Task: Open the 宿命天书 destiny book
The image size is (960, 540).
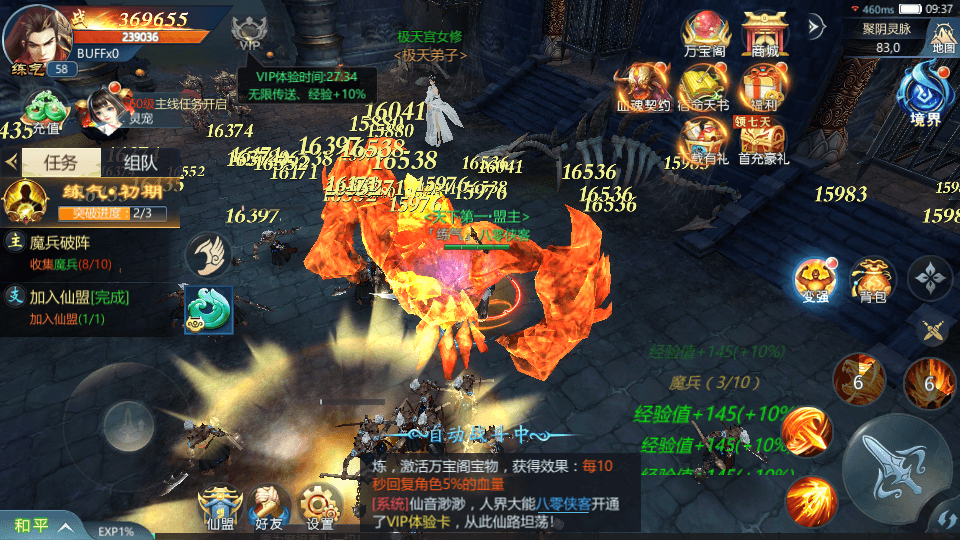Action: click(703, 86)
